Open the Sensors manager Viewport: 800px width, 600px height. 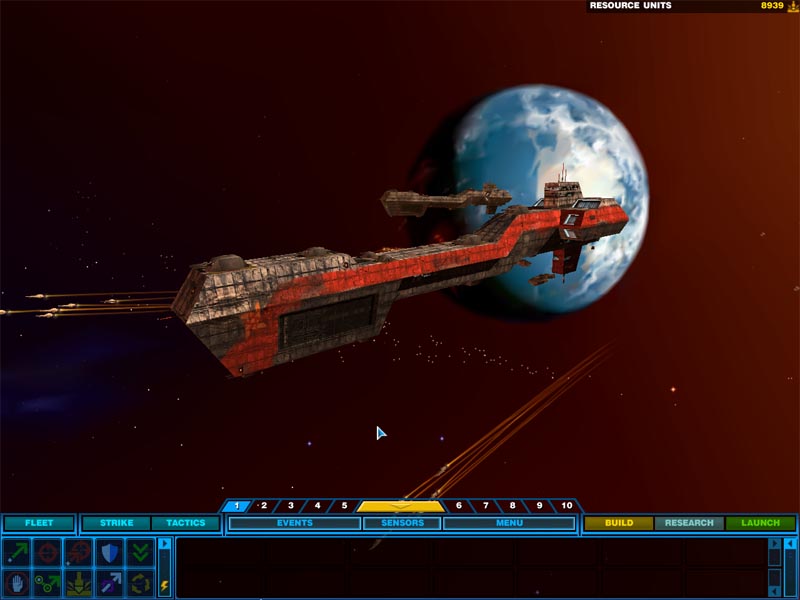point(401,523)
